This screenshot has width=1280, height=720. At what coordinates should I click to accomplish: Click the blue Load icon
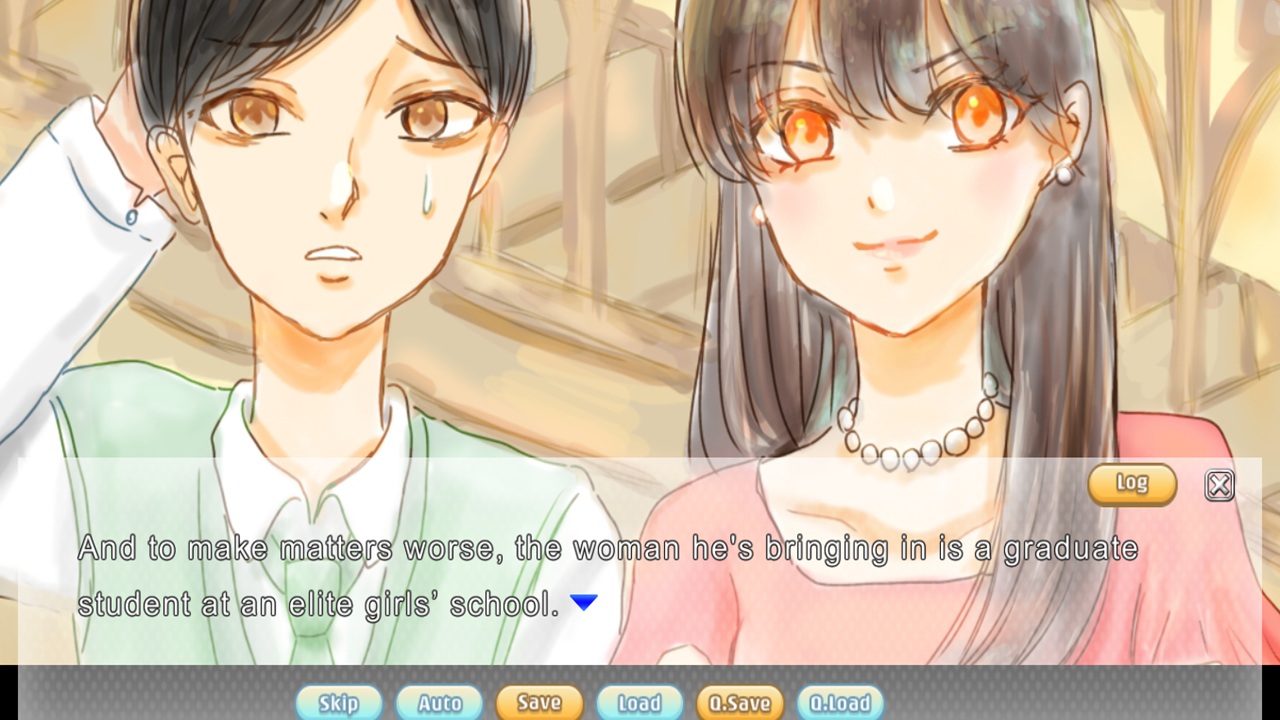tap(640, 703)
